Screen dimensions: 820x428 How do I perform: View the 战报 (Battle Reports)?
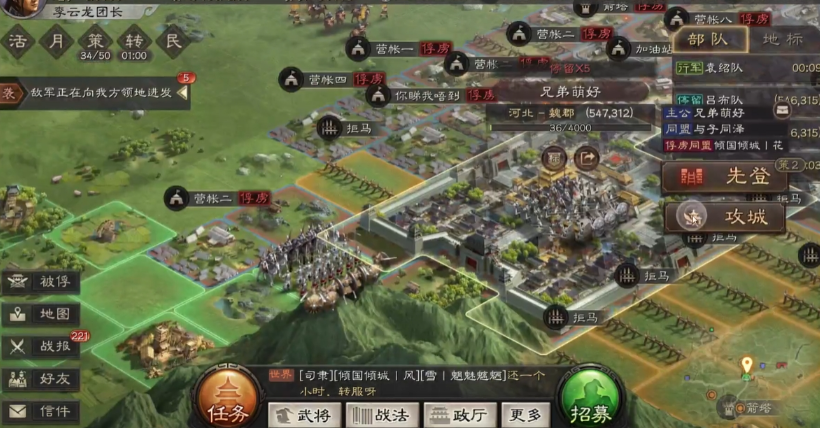[x=42, y=346]
